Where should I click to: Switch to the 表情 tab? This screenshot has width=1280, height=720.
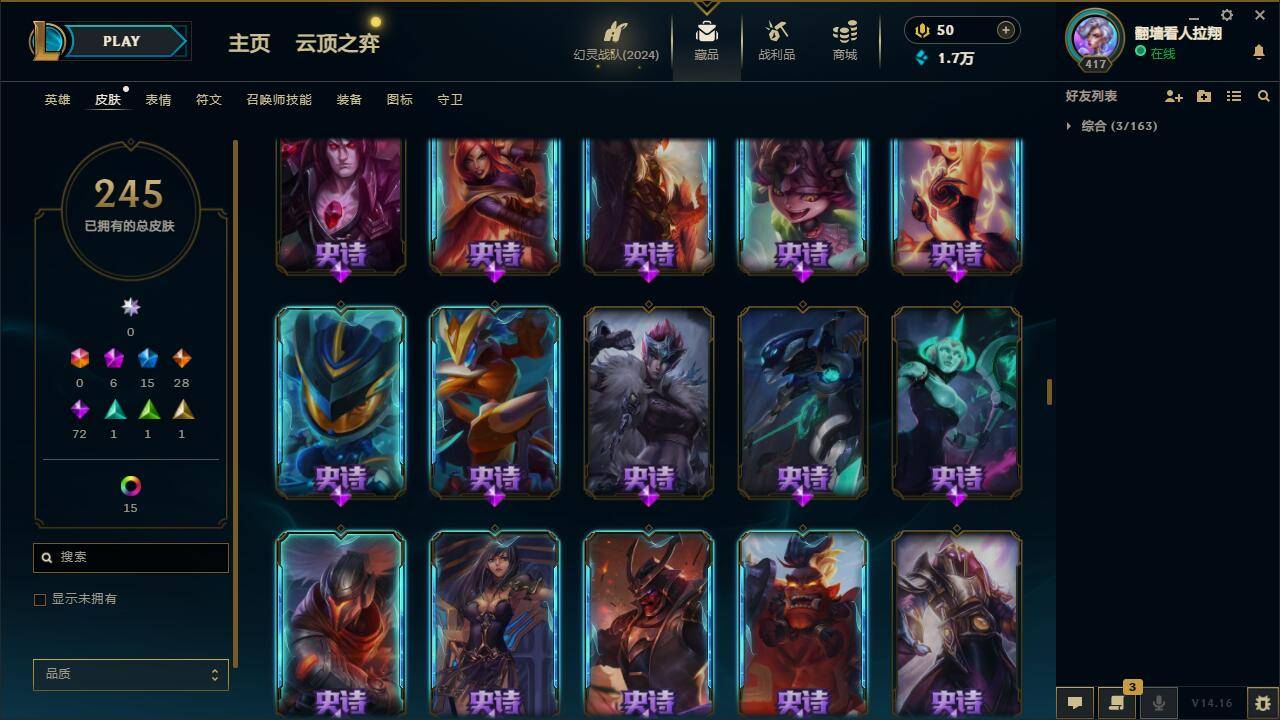(160, 99)
